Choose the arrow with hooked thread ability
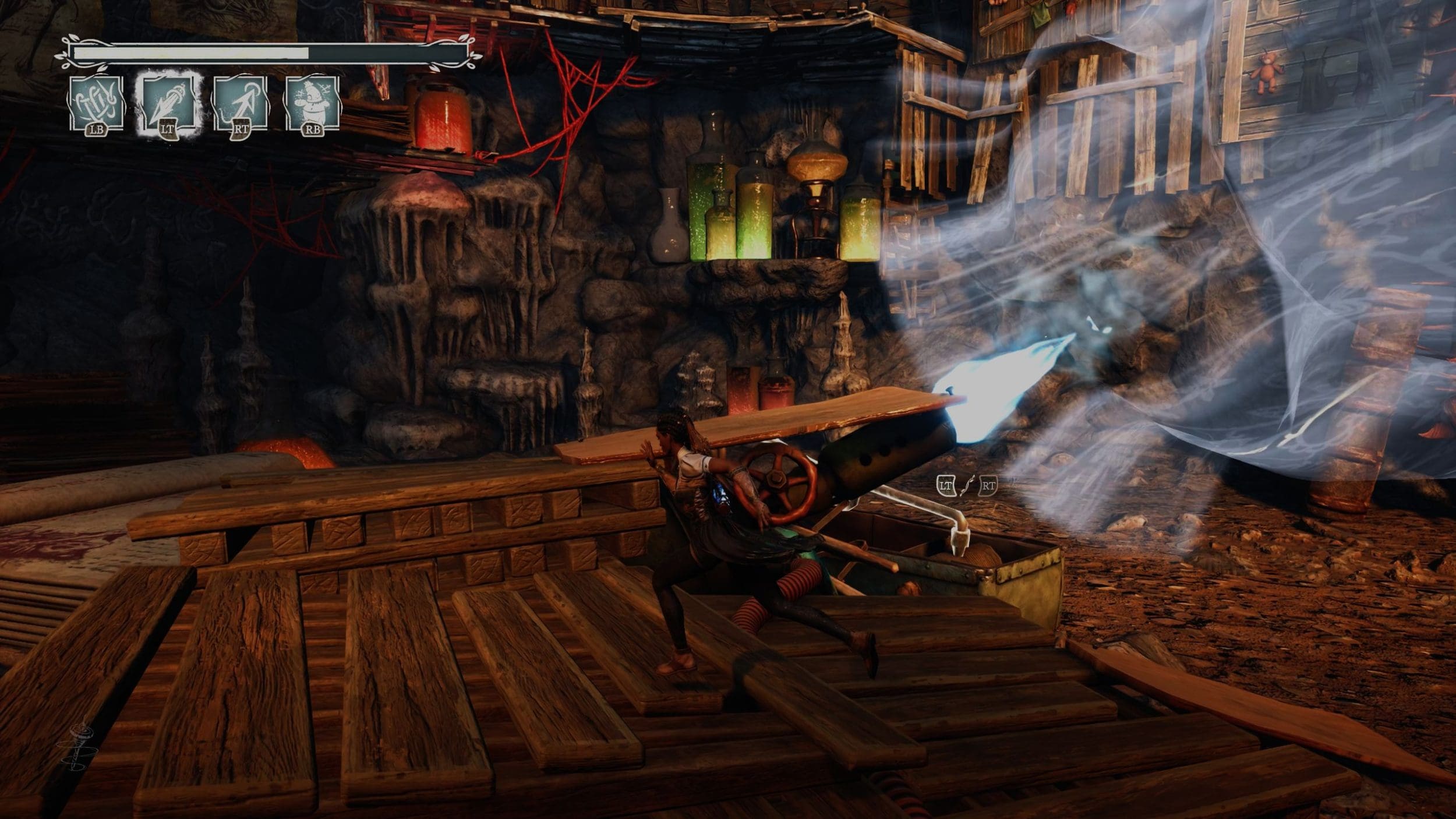 [241, 103]
